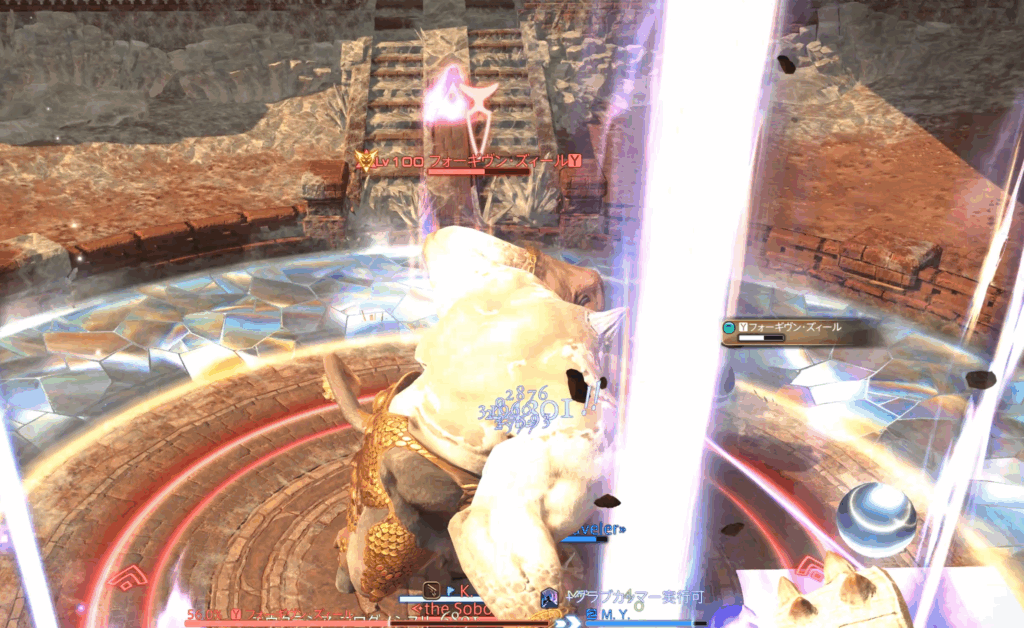Target the Lv100 フォーギヴン・ズィール enemy nameplate
1024x628 pixels.
point(472,161)
